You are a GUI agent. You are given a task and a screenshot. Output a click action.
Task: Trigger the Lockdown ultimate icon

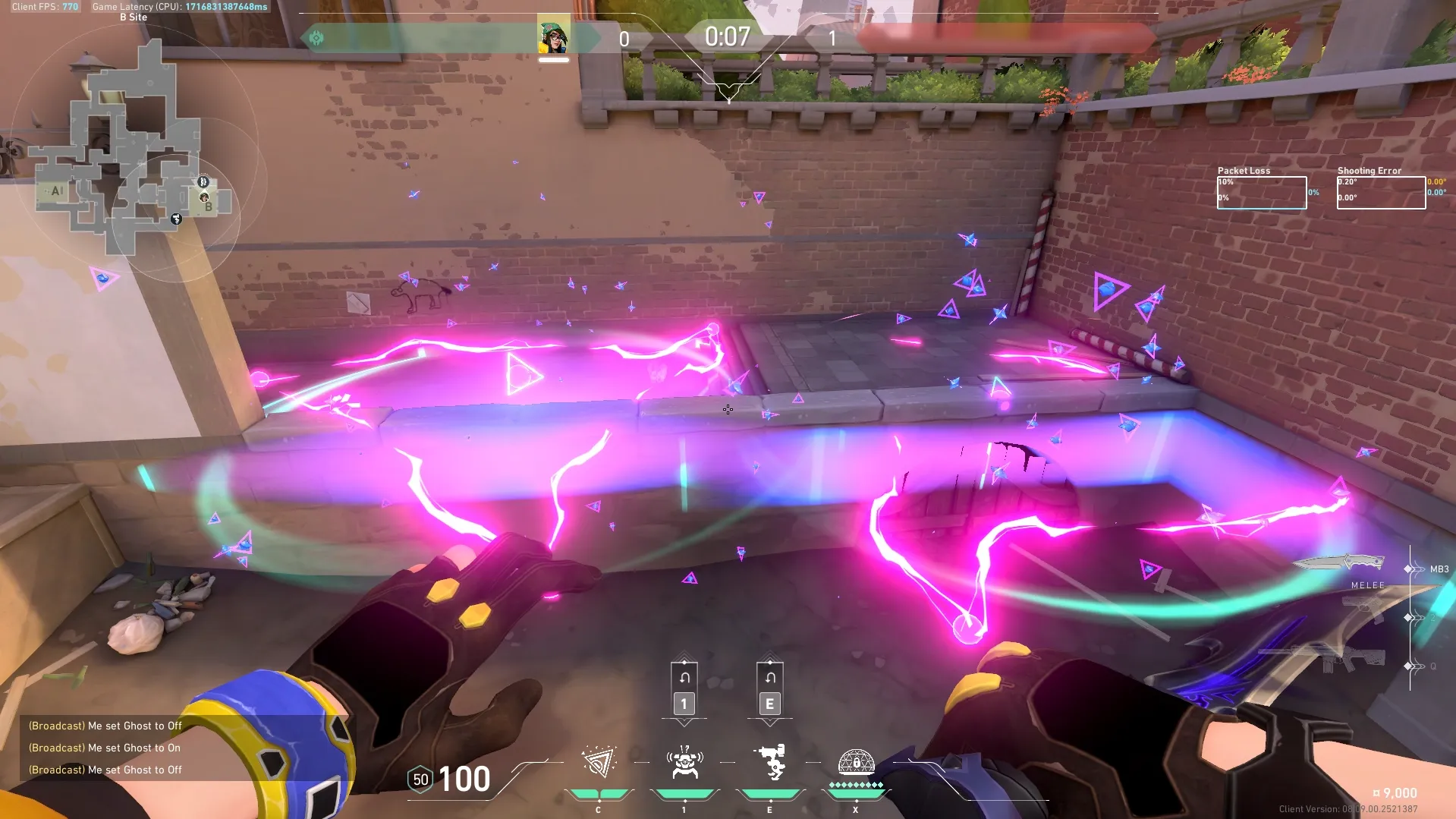coord(856,763)
